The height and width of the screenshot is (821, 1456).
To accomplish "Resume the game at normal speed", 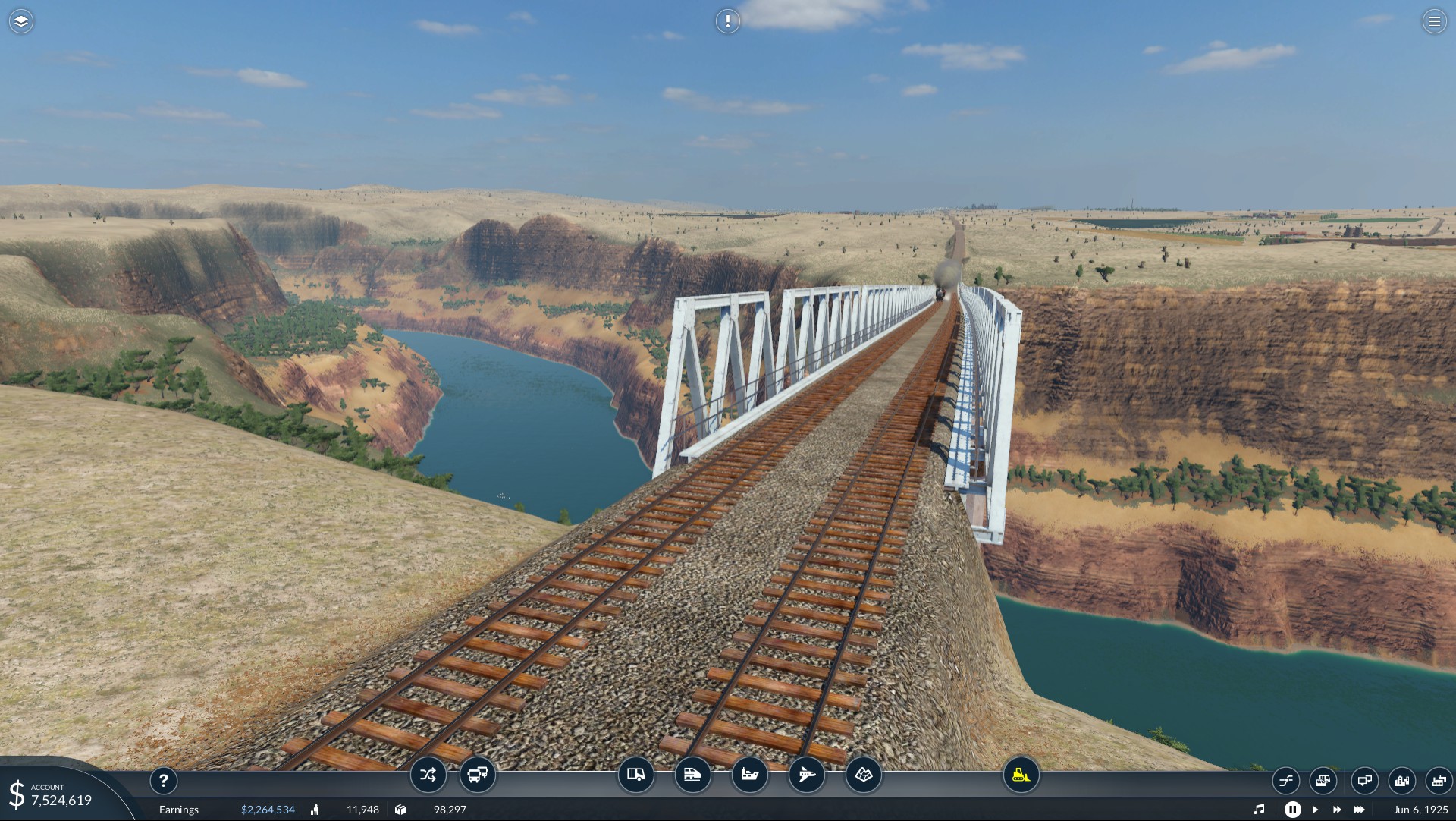I will tap(1315, 810).
